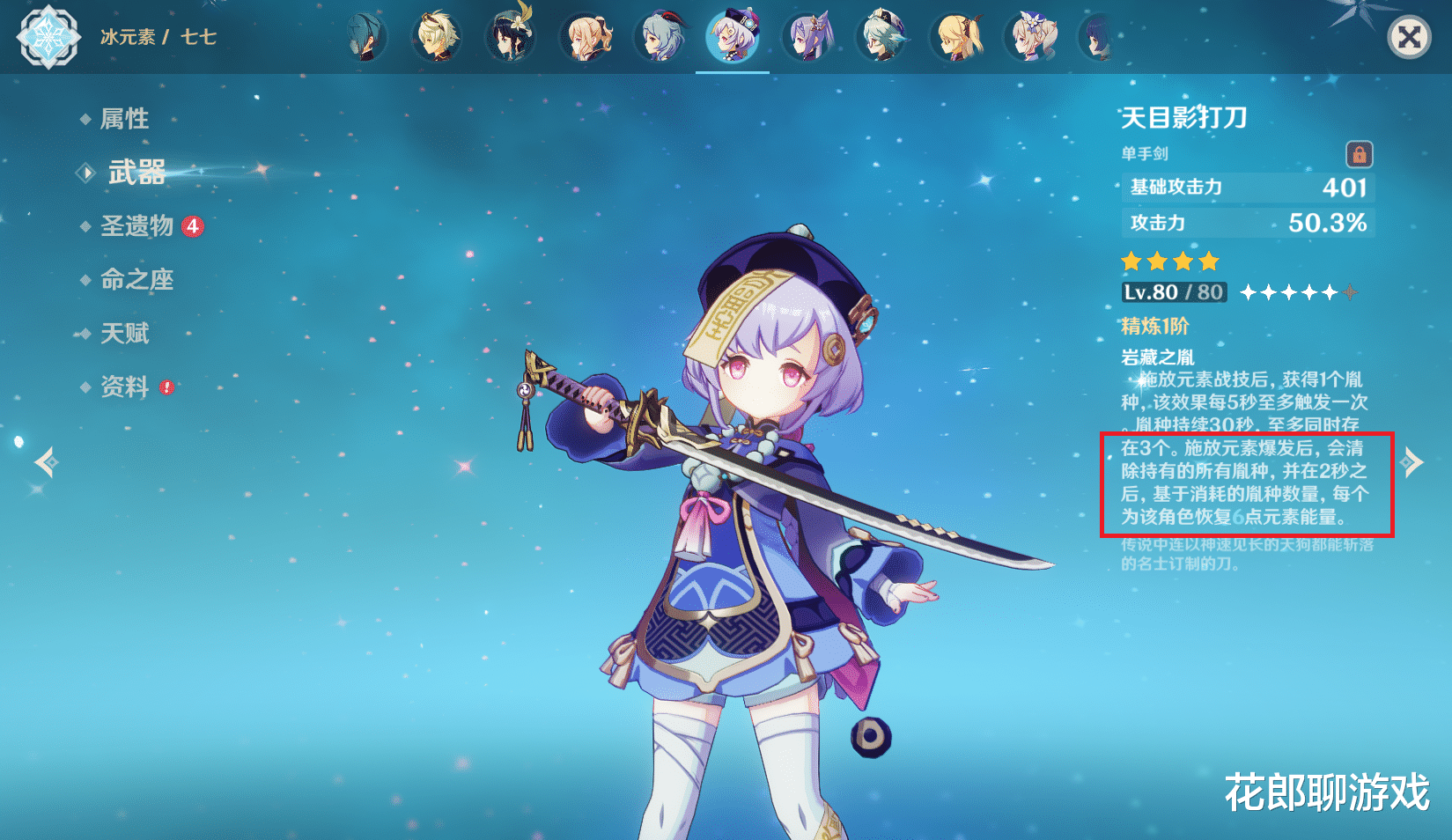1452x840 pixels.
Task: Select Barbara's portrait with twin tails
Action: 1032,38
